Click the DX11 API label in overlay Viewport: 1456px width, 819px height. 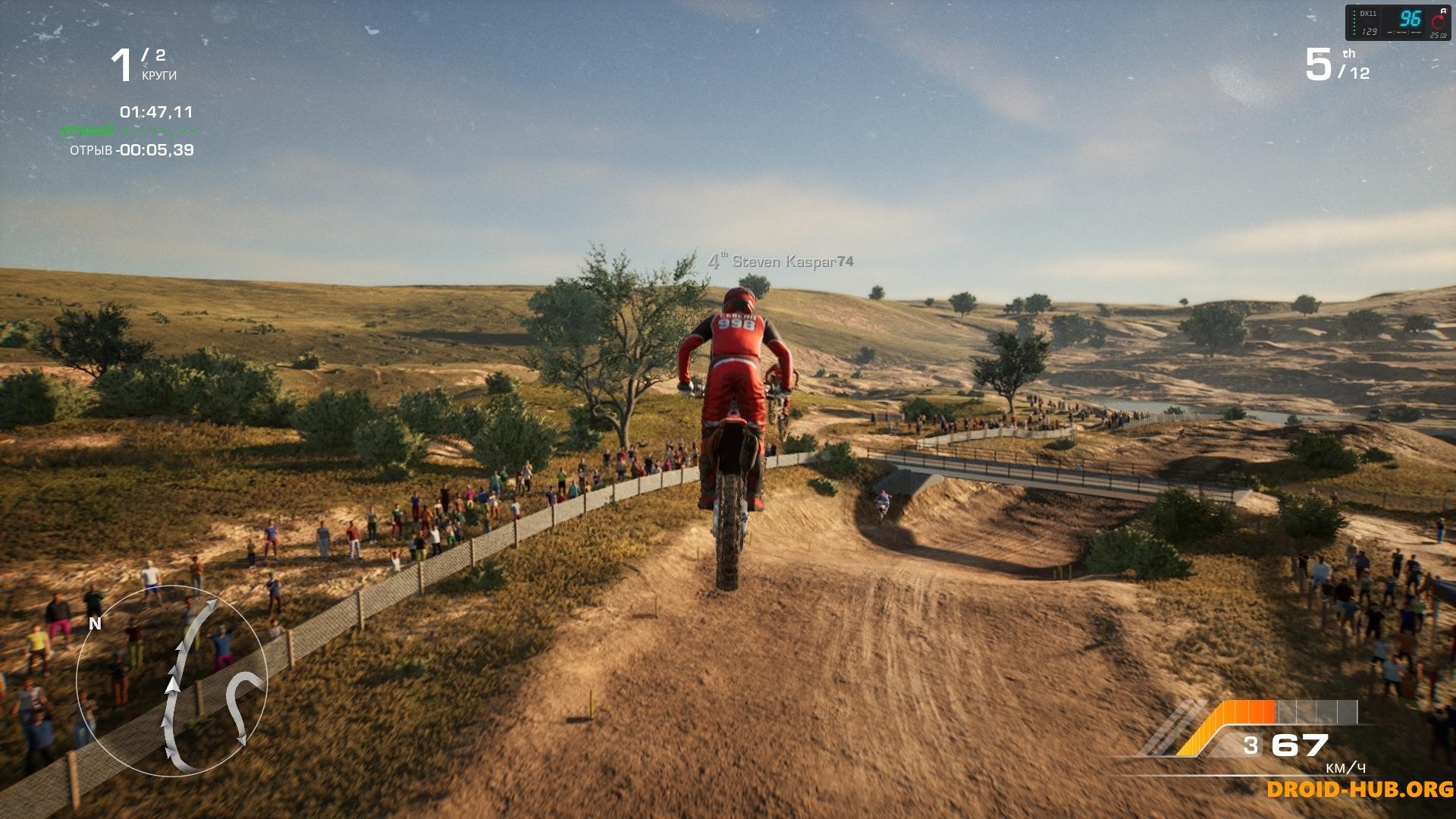pyautogui.click(x=1369, y=13)
